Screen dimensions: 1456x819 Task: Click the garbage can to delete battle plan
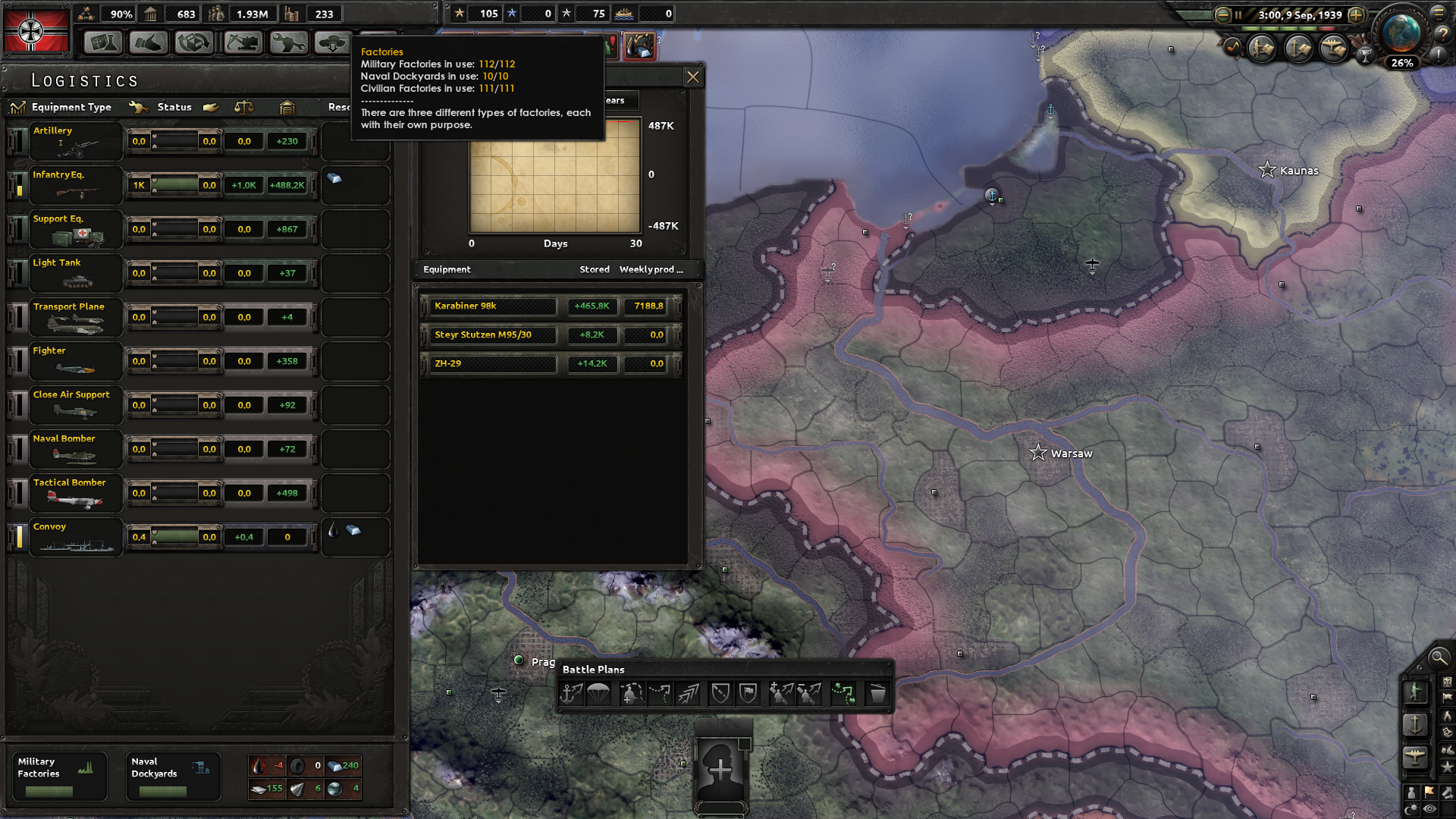tap(877, 692)
